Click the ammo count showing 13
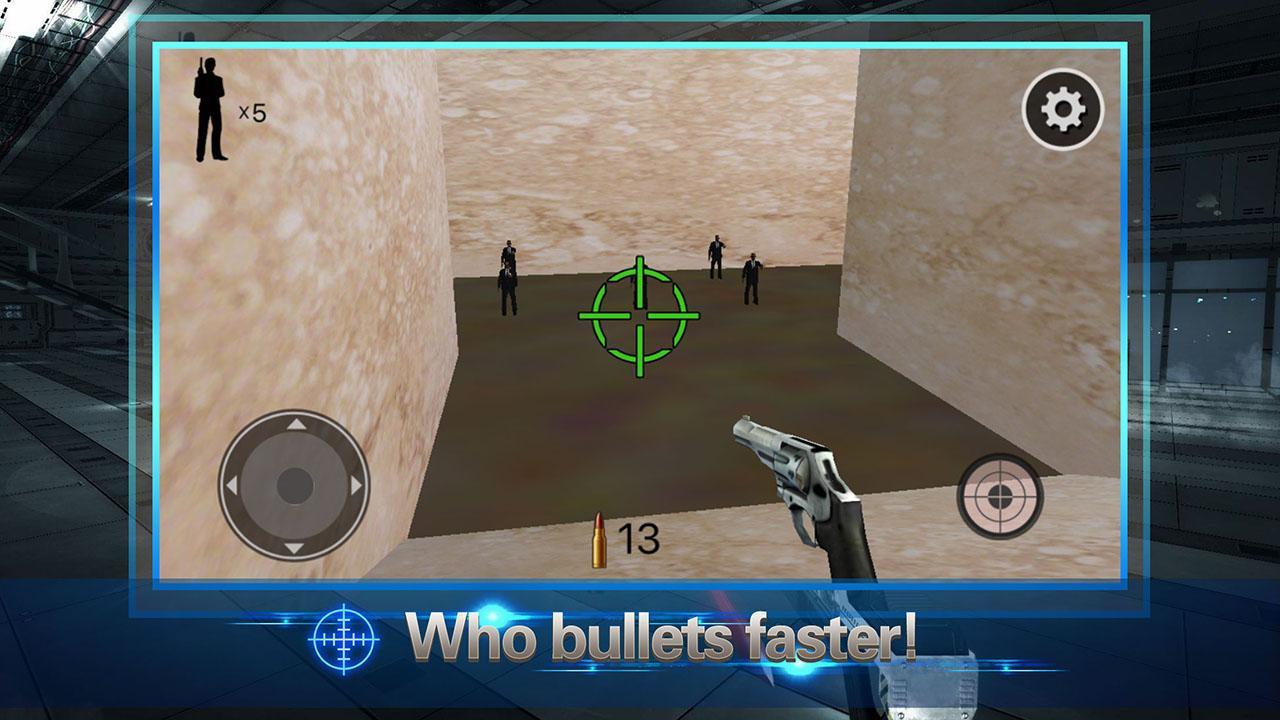The height and width of the screenshot is (720, 1280). click(x=637, y=537)
